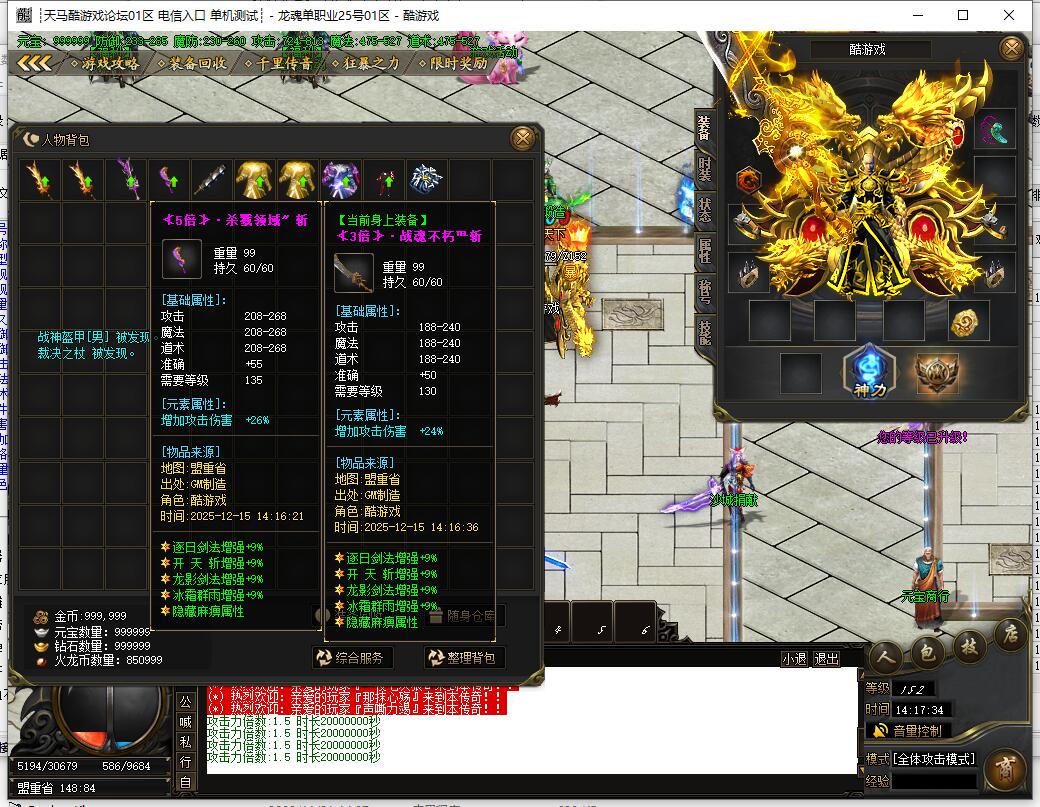
Task: Select the purple crystal armor item
Action: [341, 181]
